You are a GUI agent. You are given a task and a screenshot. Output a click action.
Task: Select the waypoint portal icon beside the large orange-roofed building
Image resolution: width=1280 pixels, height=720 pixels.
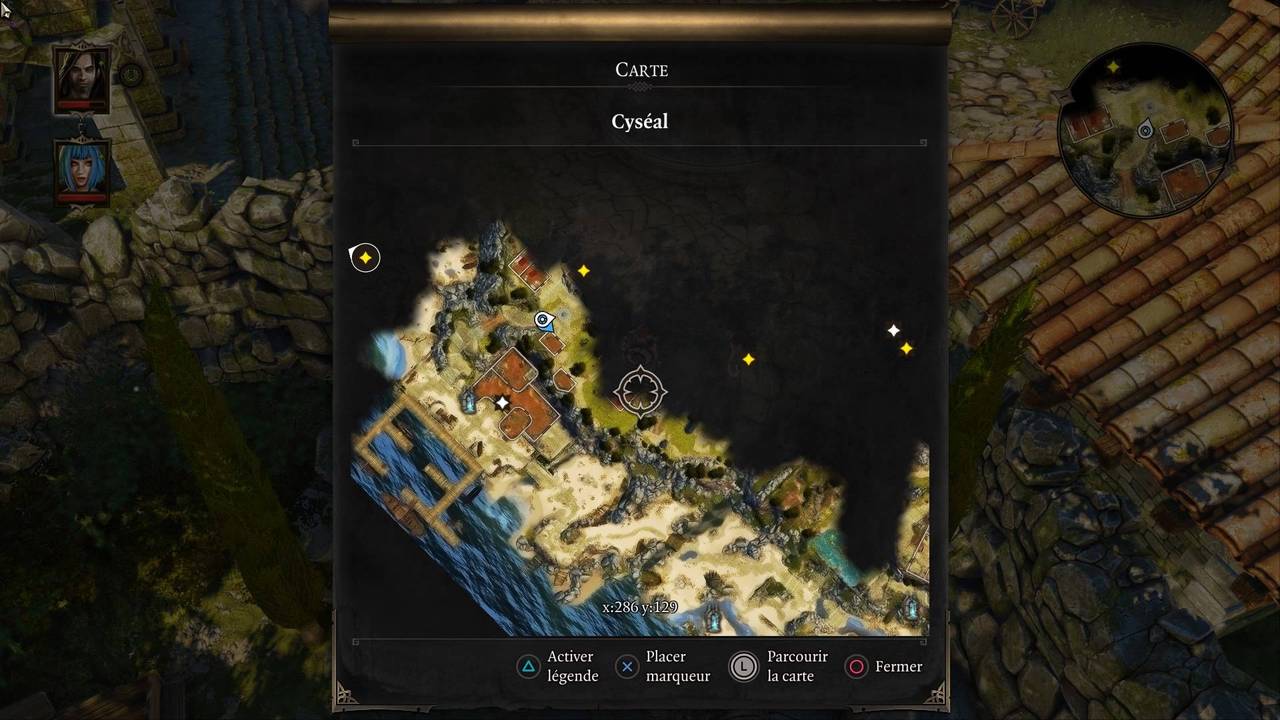pos(468,402)
